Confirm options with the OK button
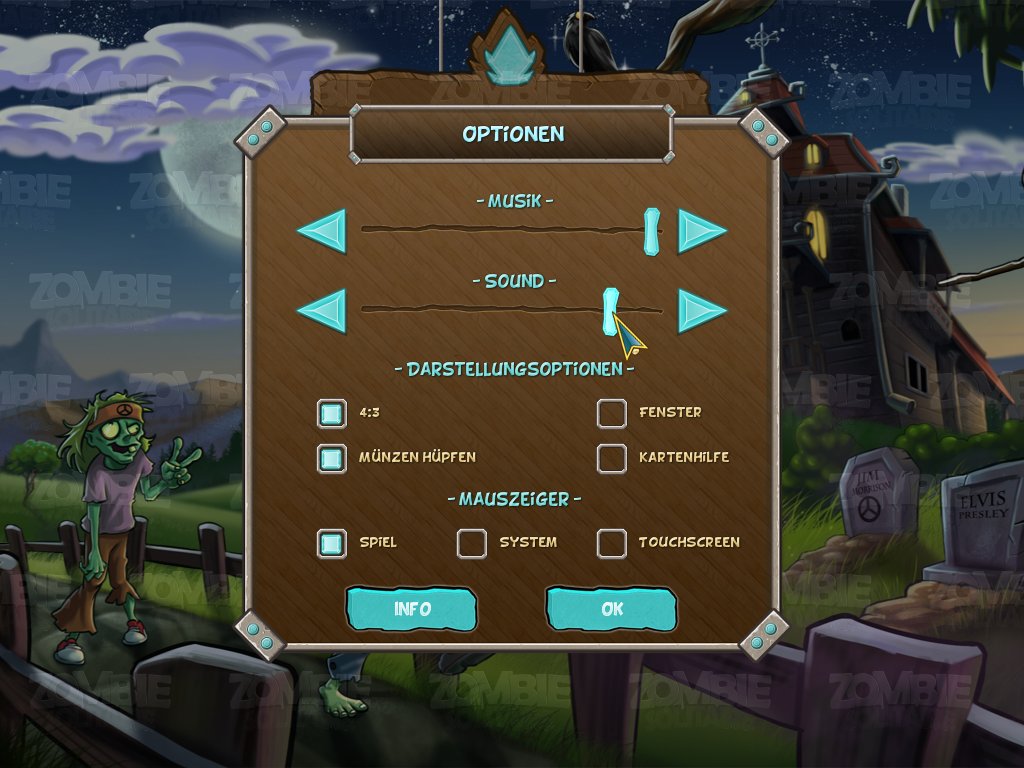This screenshot has width=1024, height=768. point(611,609)
